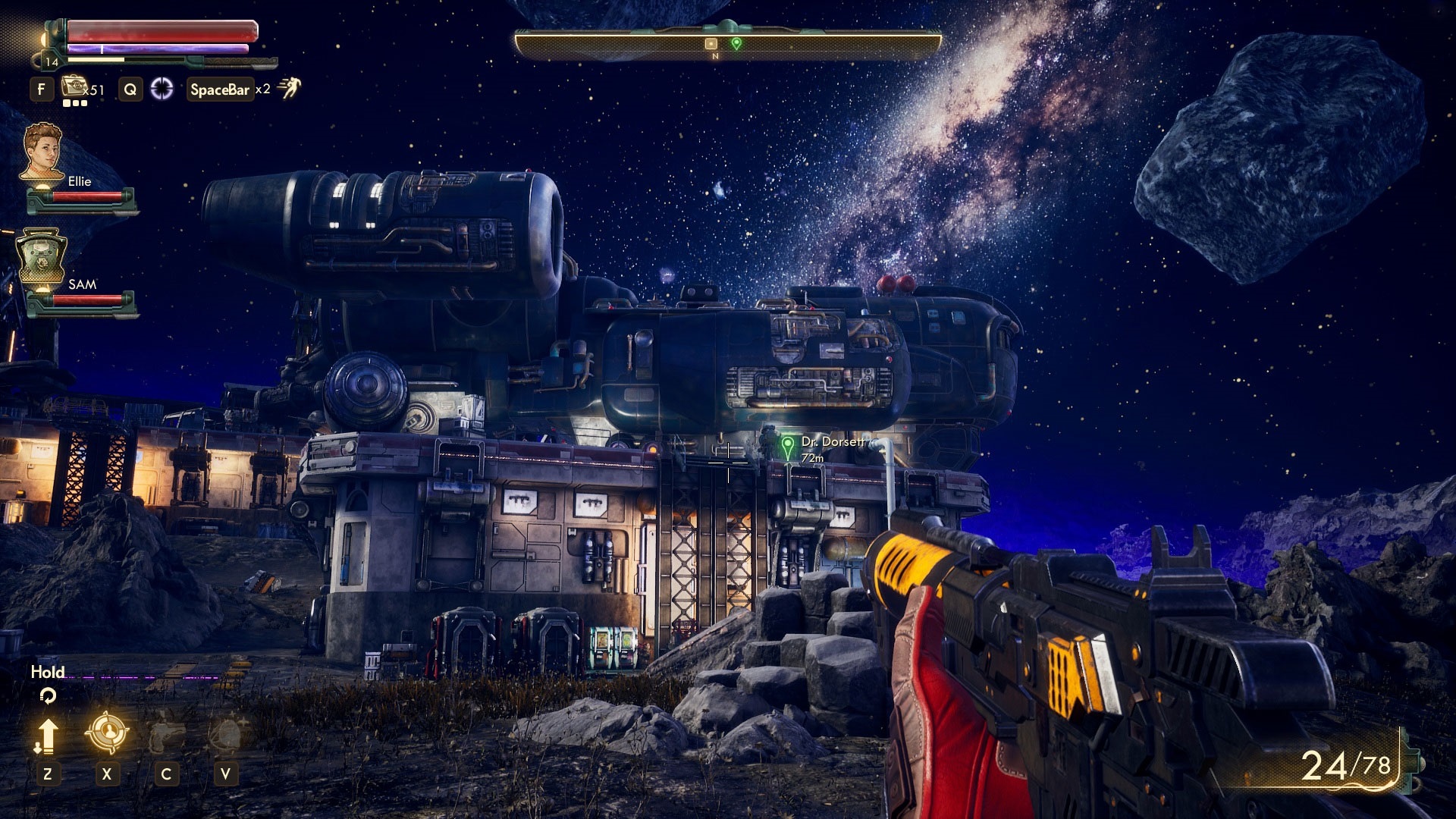Click the square marker on the compass
Image resolution: width=1456 pixels, height=819 pixels.
click(711, 43)
